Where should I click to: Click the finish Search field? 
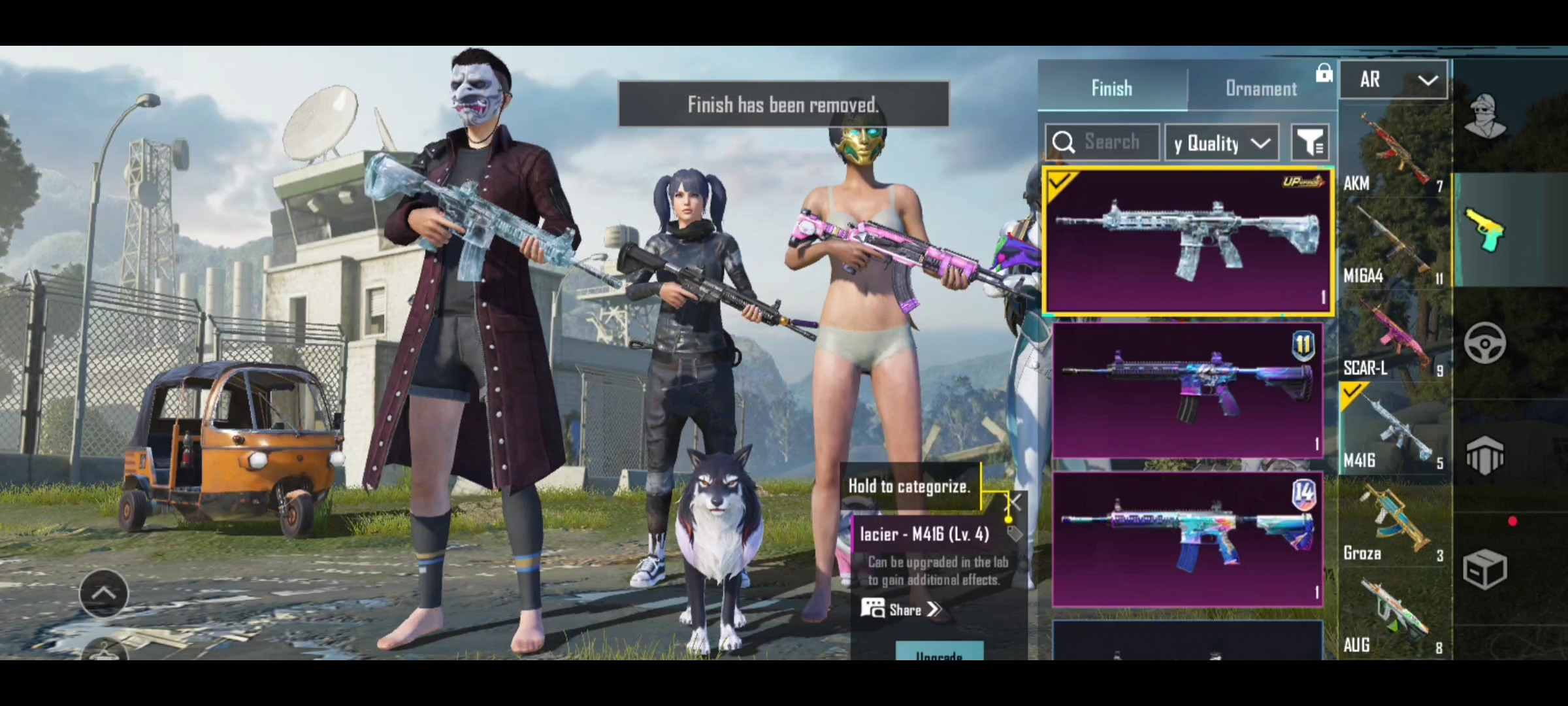click(x=1111, y=142)
